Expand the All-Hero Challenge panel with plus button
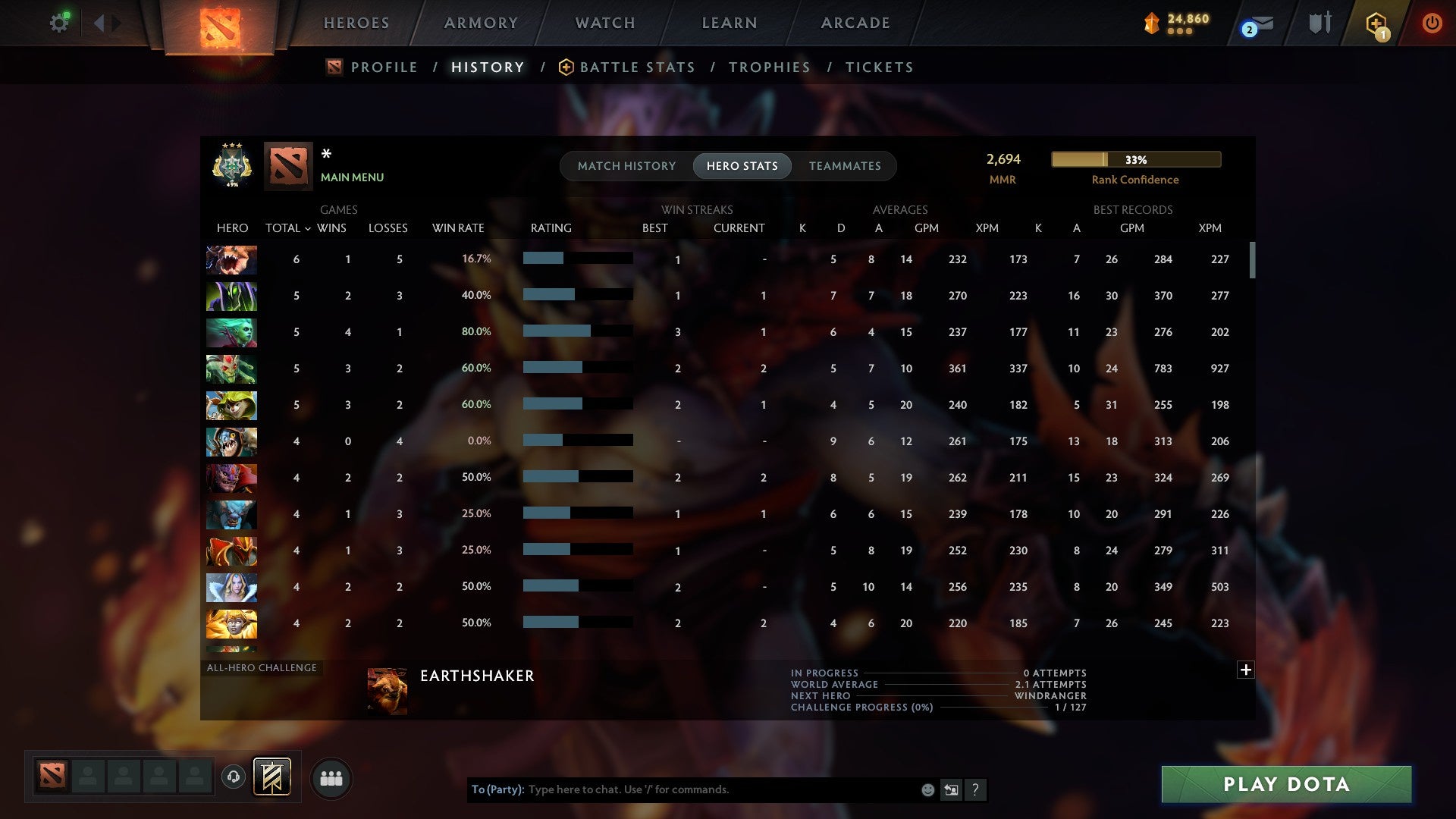1456x819 pixels. coord(1246,670)
